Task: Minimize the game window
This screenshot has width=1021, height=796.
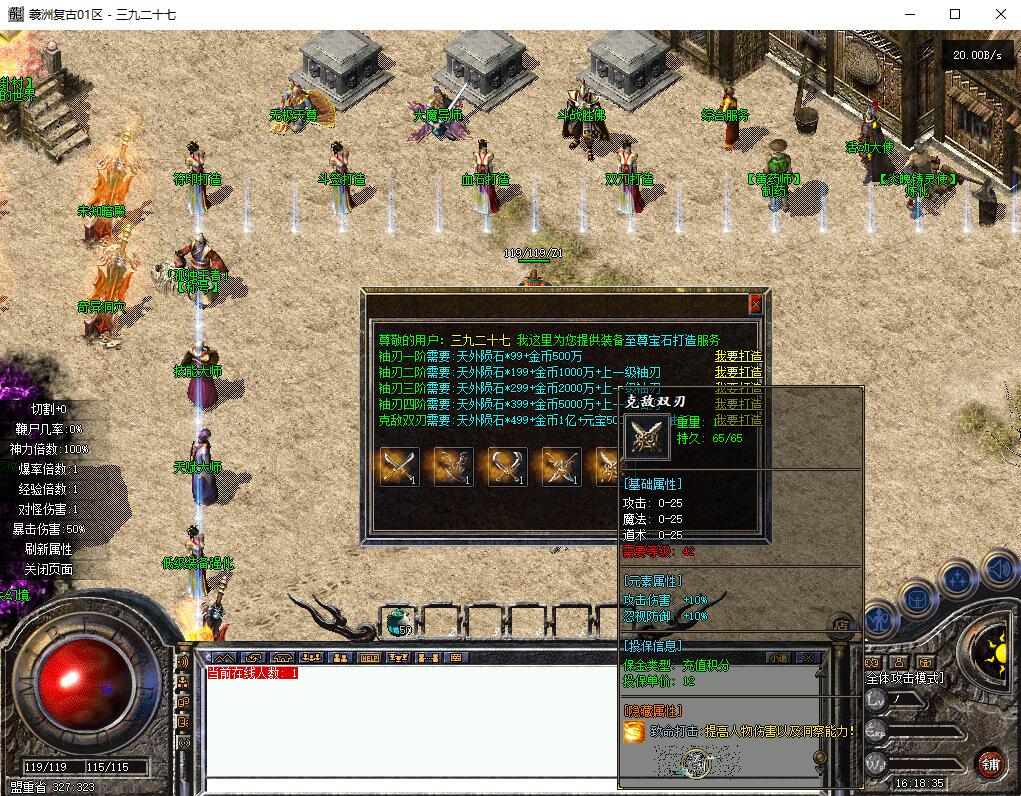Action: click(909, 14)
